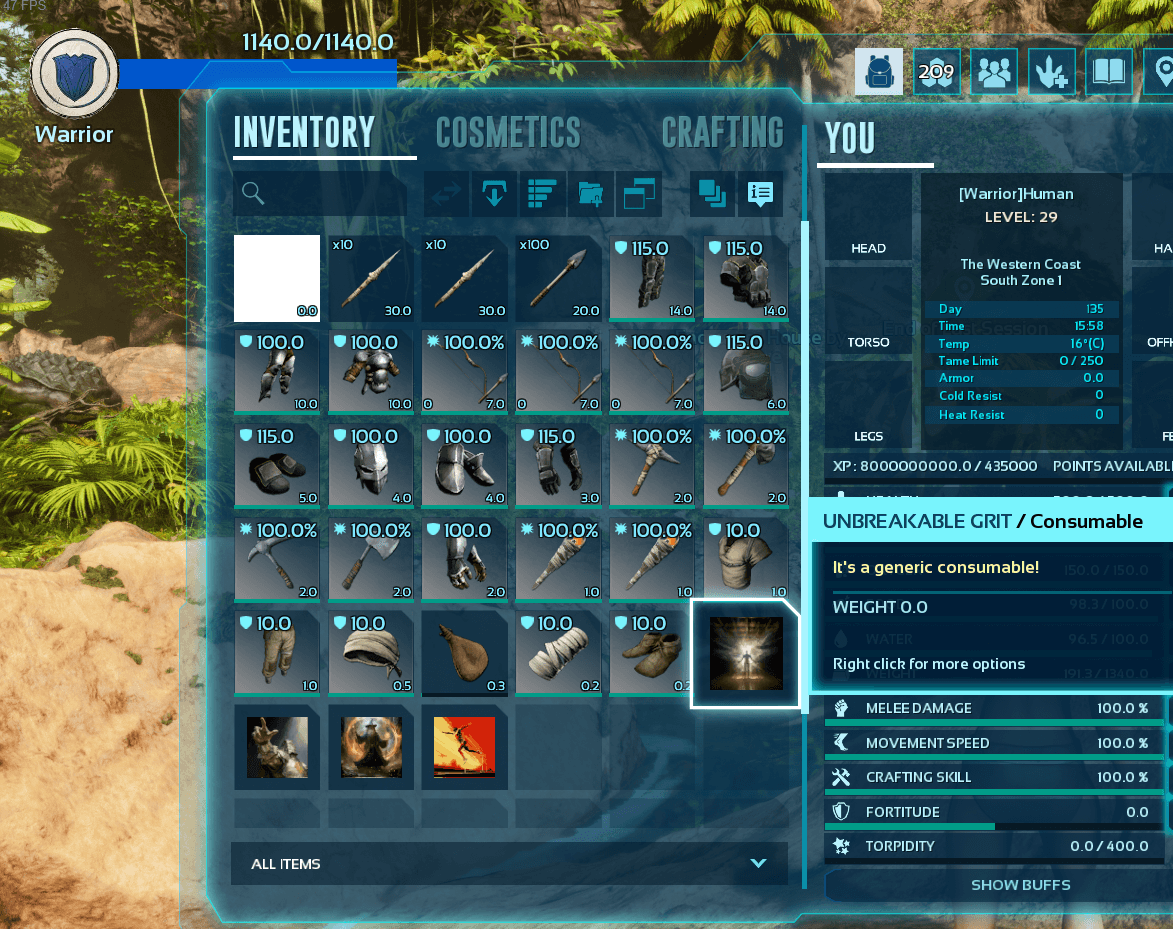Toggle the item tooltip icon
This screenshot has width=1173, height=929.
coord(760,194)
